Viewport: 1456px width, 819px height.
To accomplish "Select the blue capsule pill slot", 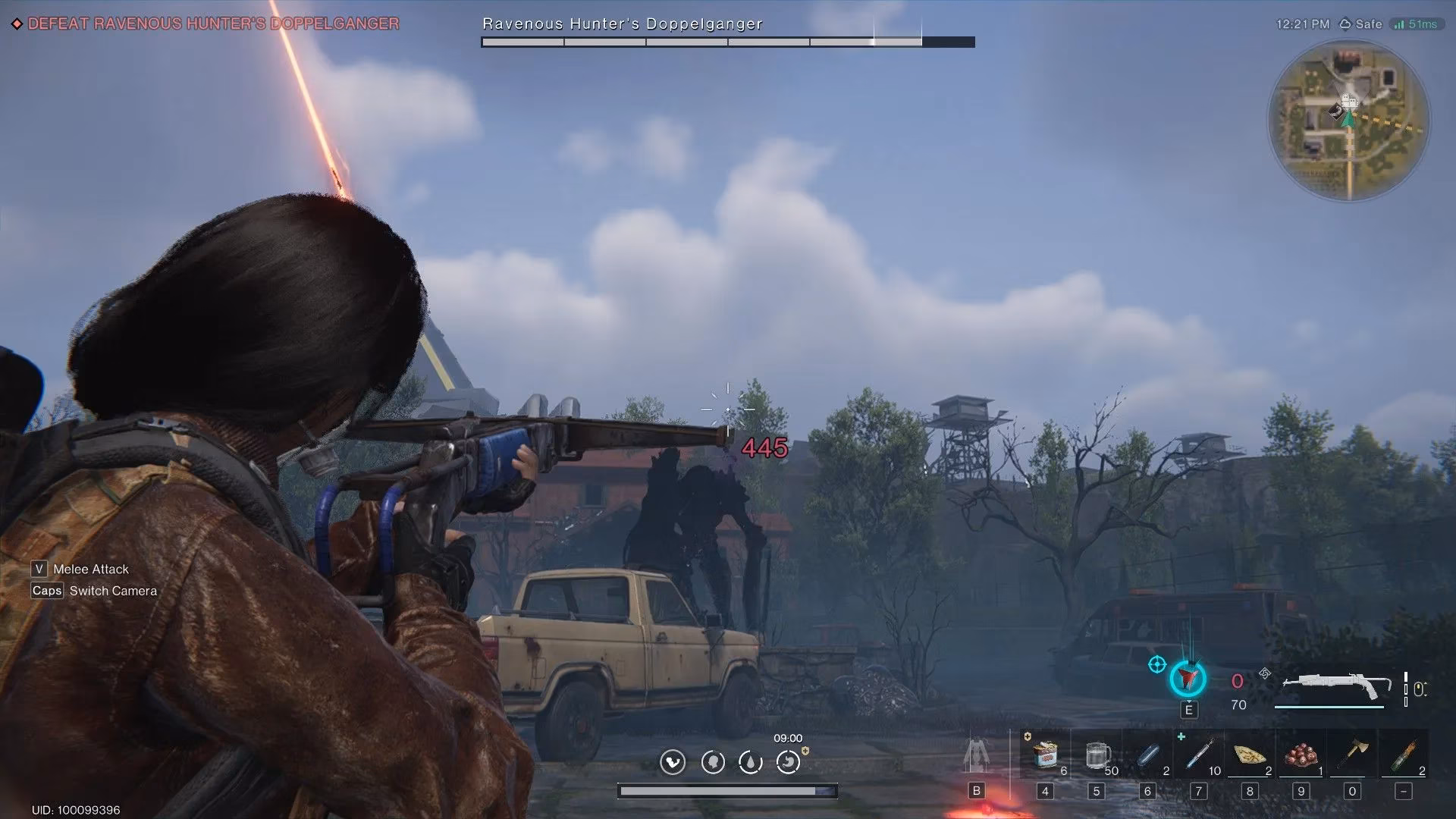I will point(1148,755).
